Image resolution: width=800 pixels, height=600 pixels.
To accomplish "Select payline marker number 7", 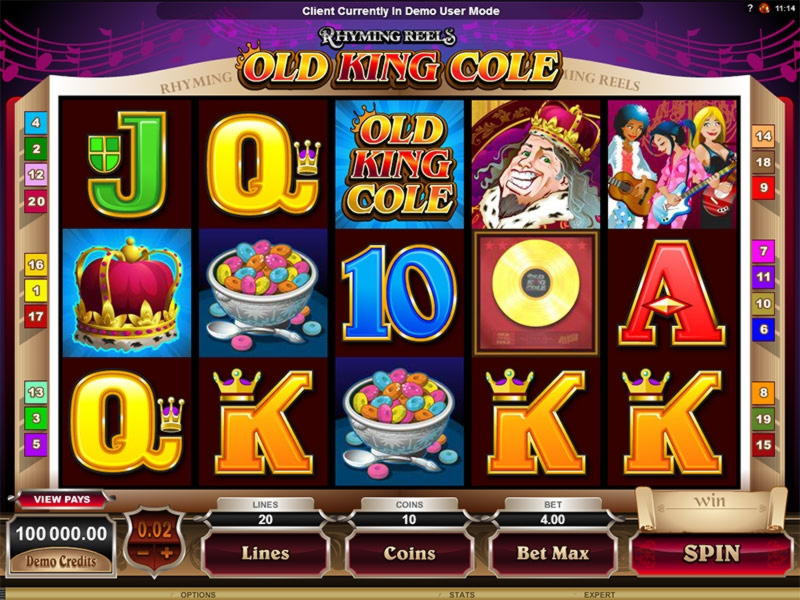I will [763, 252].
